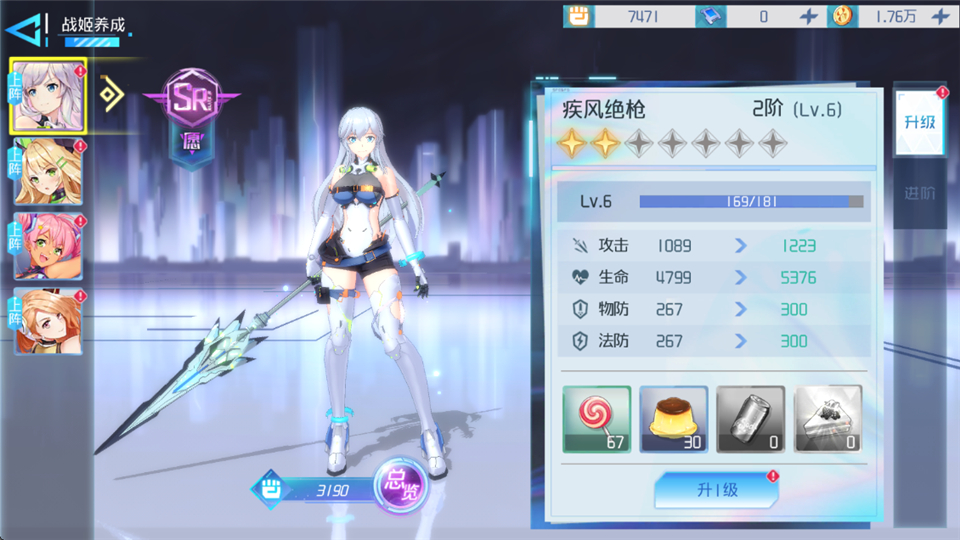
Task: Open the 总览 overview button
Action: 401,487
